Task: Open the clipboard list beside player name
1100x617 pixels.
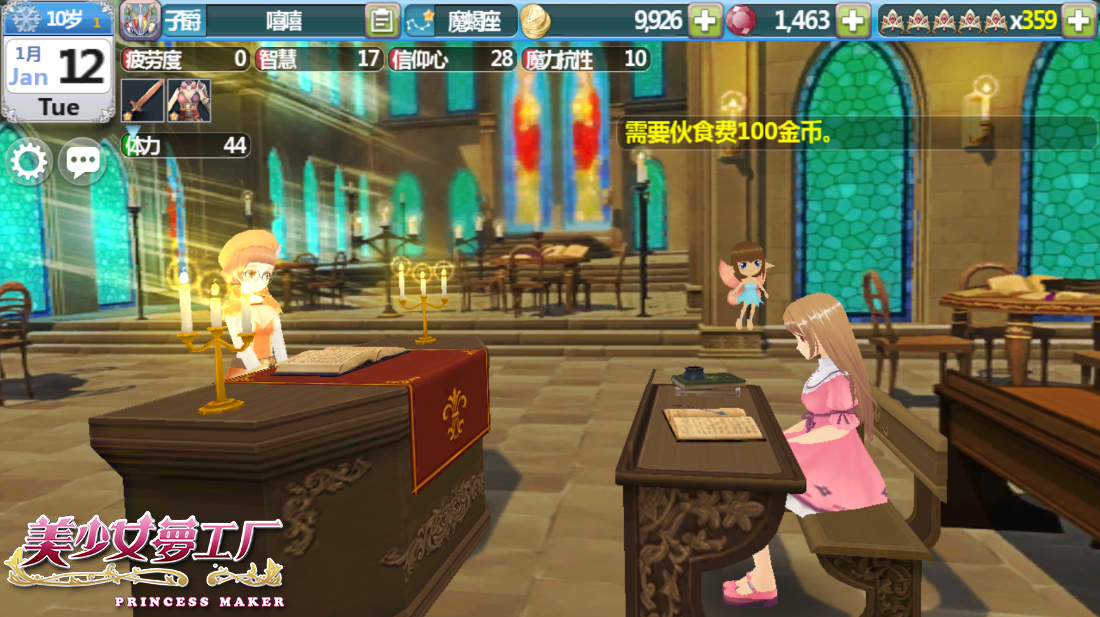Action: pyautogui.click(x=381, y=20)
